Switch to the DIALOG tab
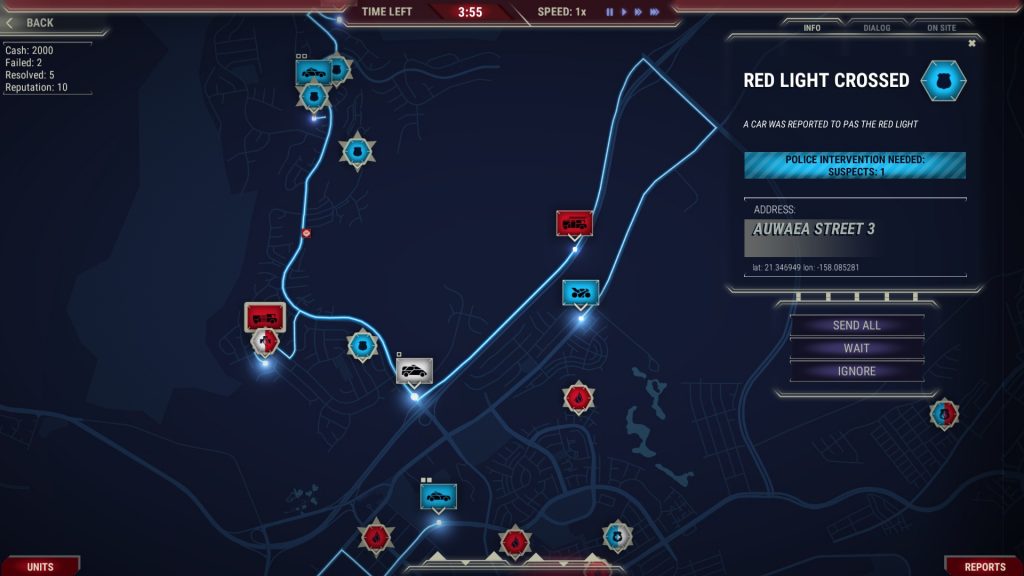Viewport: 1024px width, 576px height. pos(876,28)
